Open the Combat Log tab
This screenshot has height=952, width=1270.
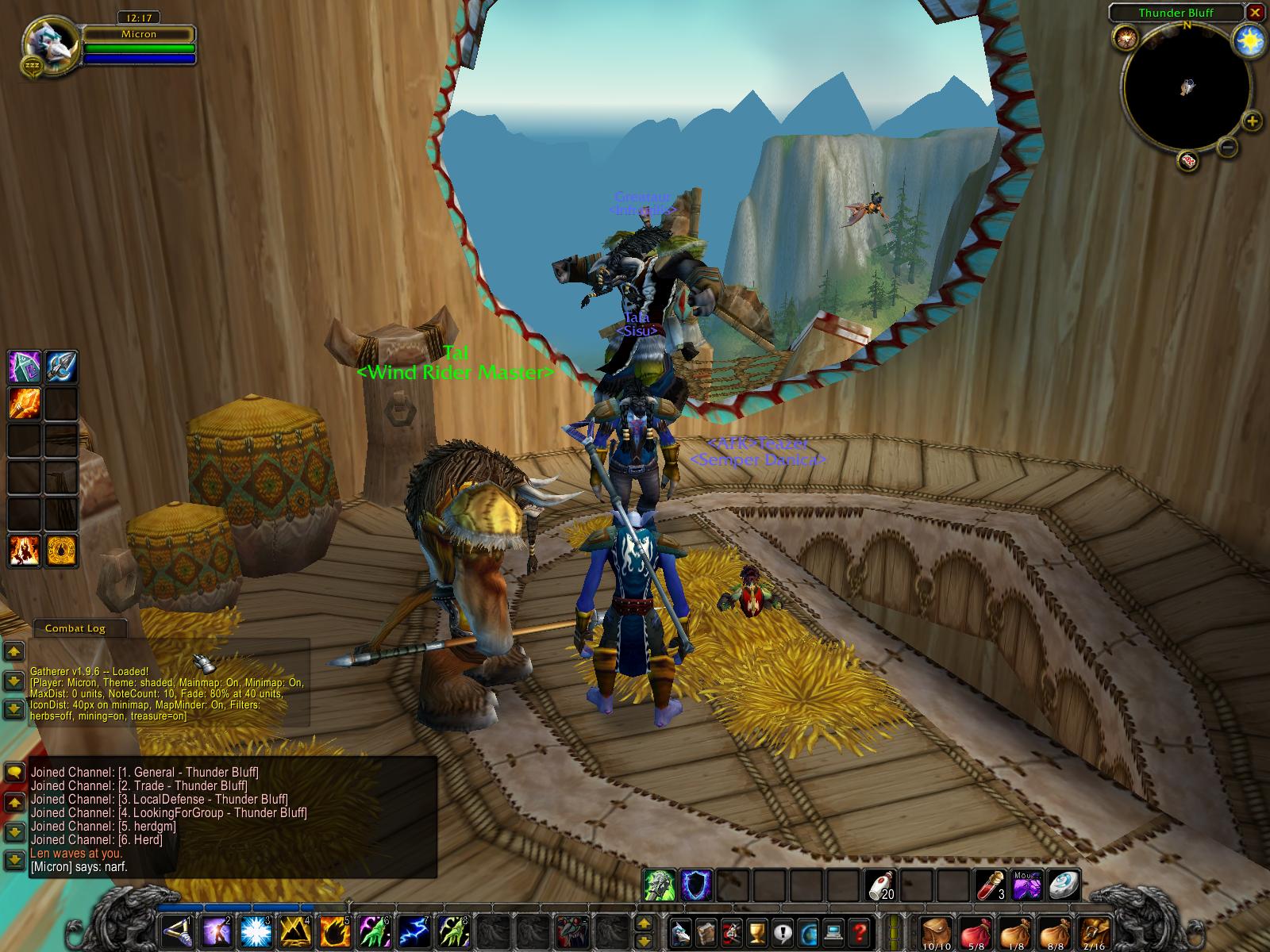pos(75,628)
